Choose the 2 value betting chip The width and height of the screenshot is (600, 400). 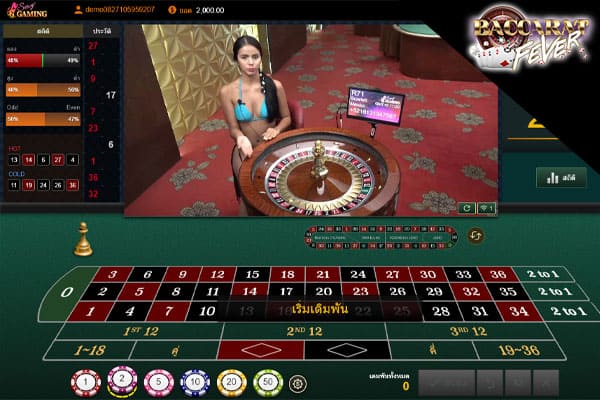pos(123,380)
